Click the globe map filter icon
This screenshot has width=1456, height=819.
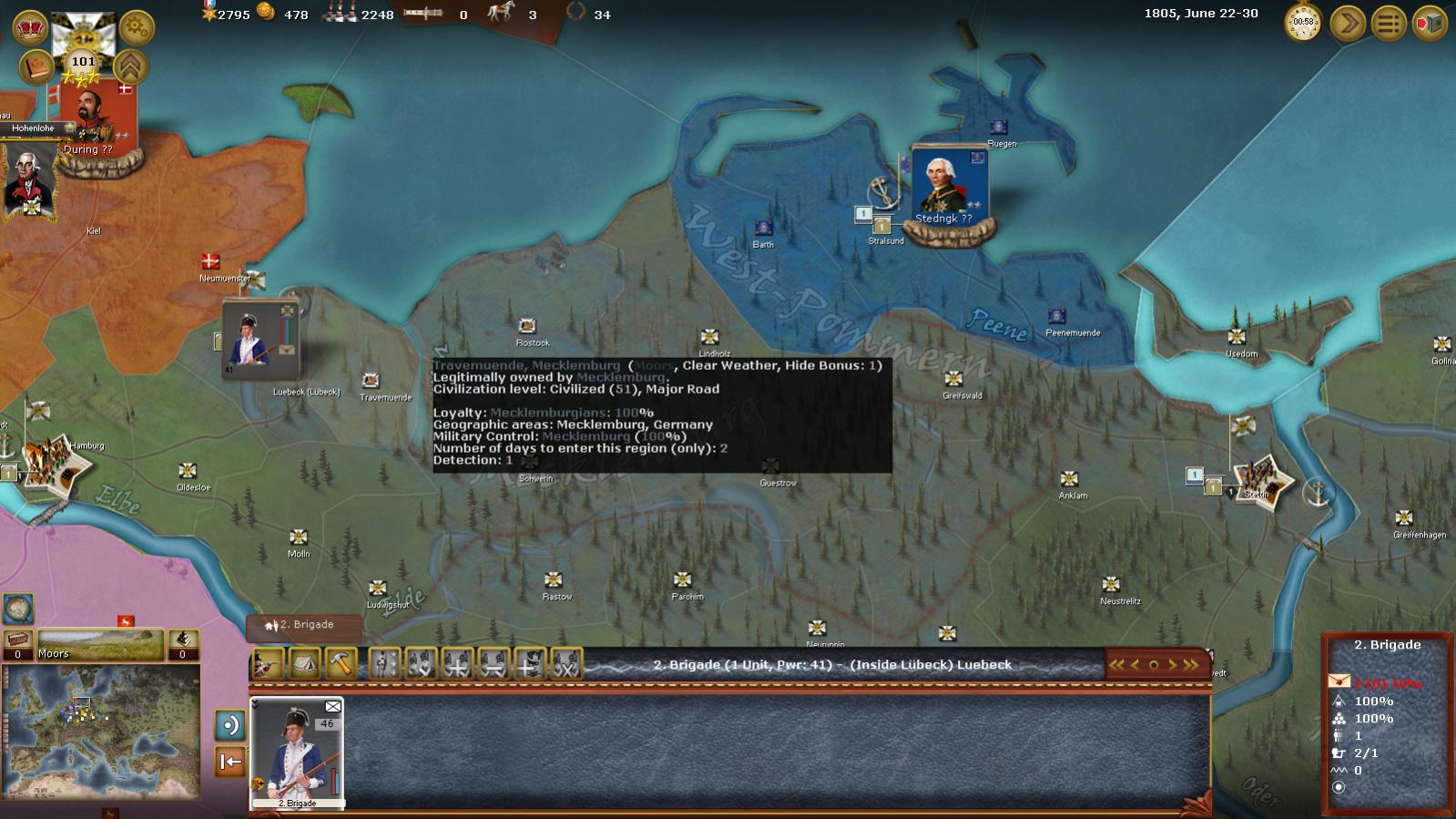(18, 608)
